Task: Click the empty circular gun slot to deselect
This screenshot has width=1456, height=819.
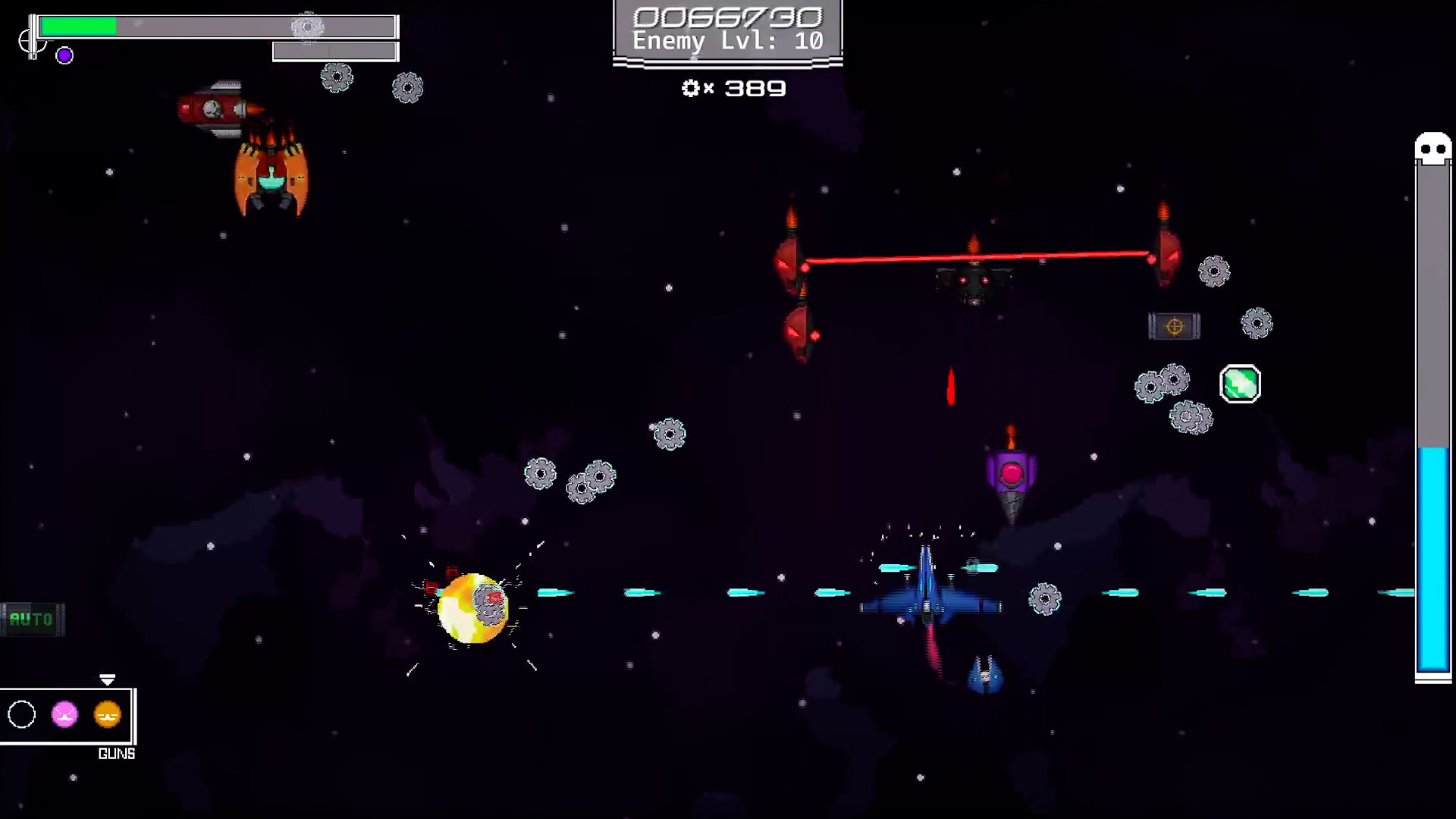Action: coord(22,714)
